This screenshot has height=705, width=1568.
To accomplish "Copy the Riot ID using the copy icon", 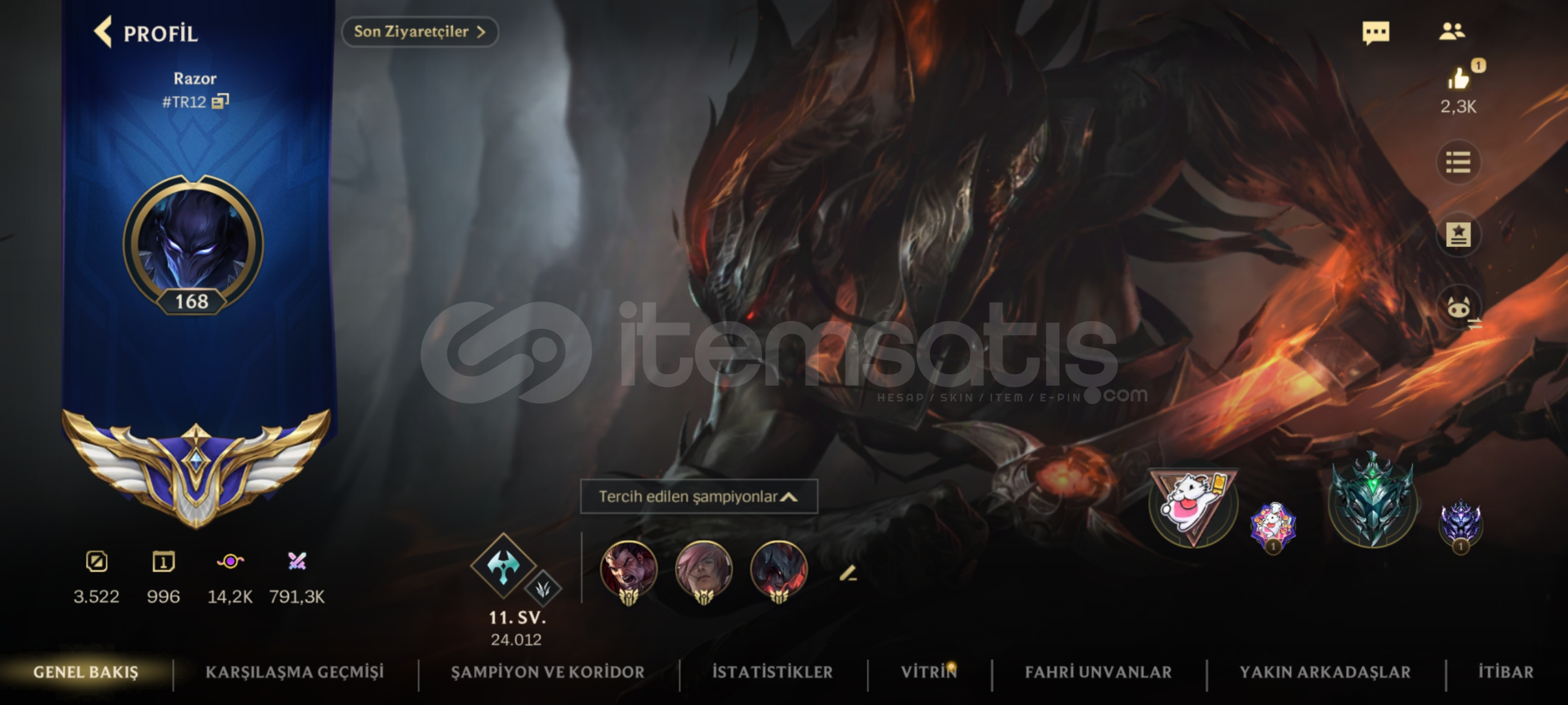I will pos(220,101).
